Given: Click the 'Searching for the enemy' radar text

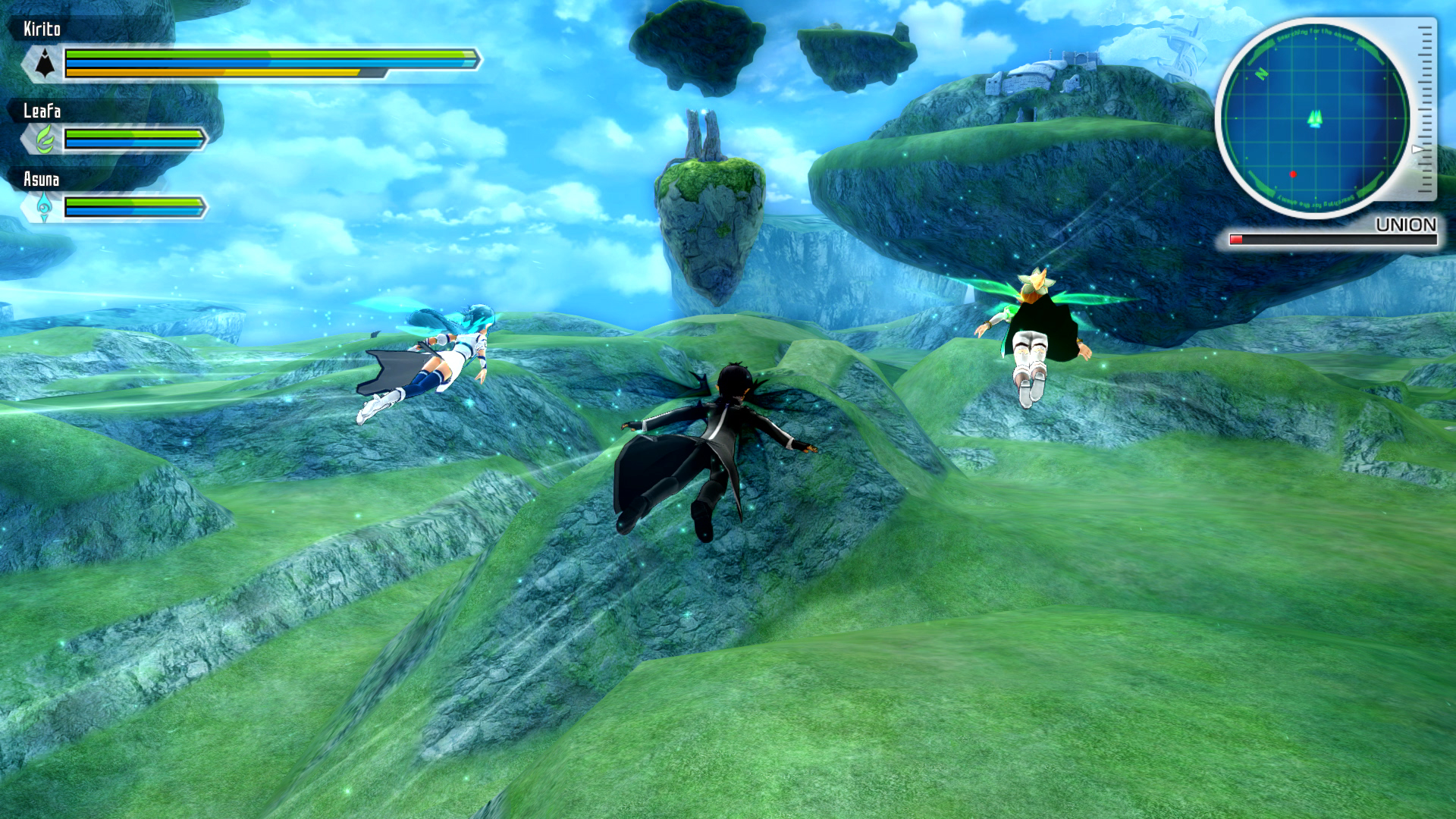Looking at the screenshot, I should click(1314, 33).
